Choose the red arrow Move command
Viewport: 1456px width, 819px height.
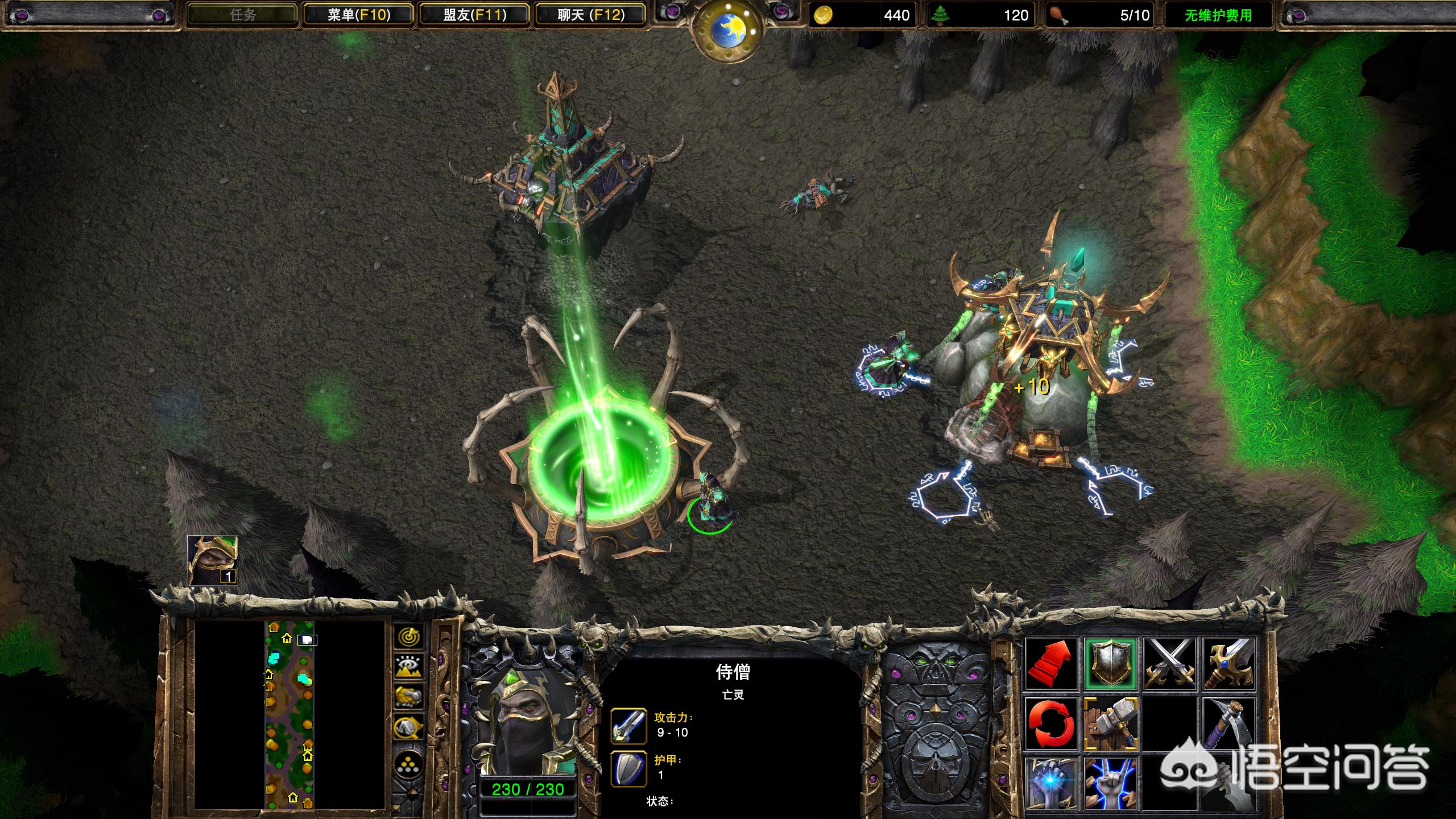(1051, 663)
